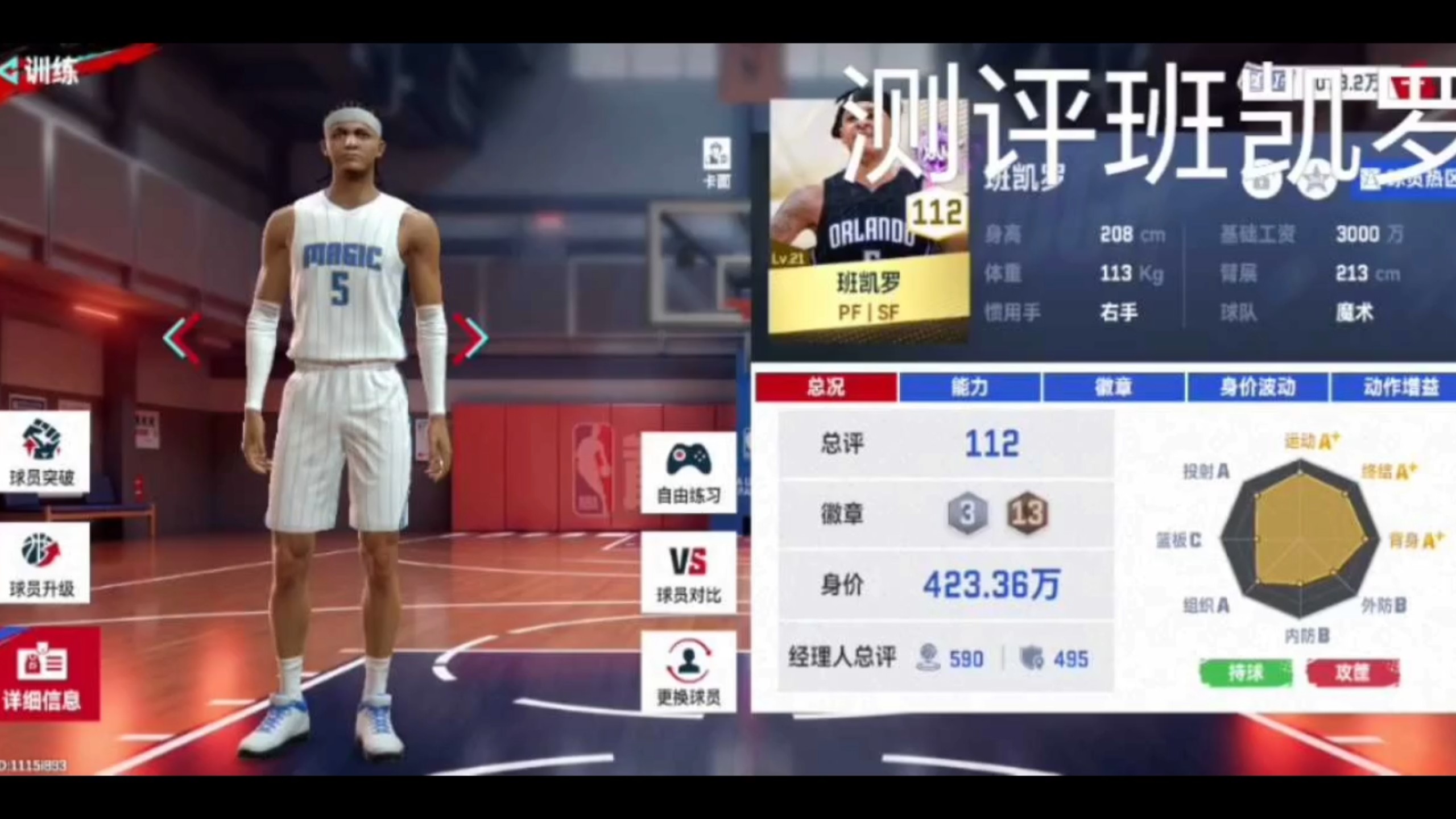Switch to the 总况 overview tab
The image size is (1456, 819).
coord(826,387)
